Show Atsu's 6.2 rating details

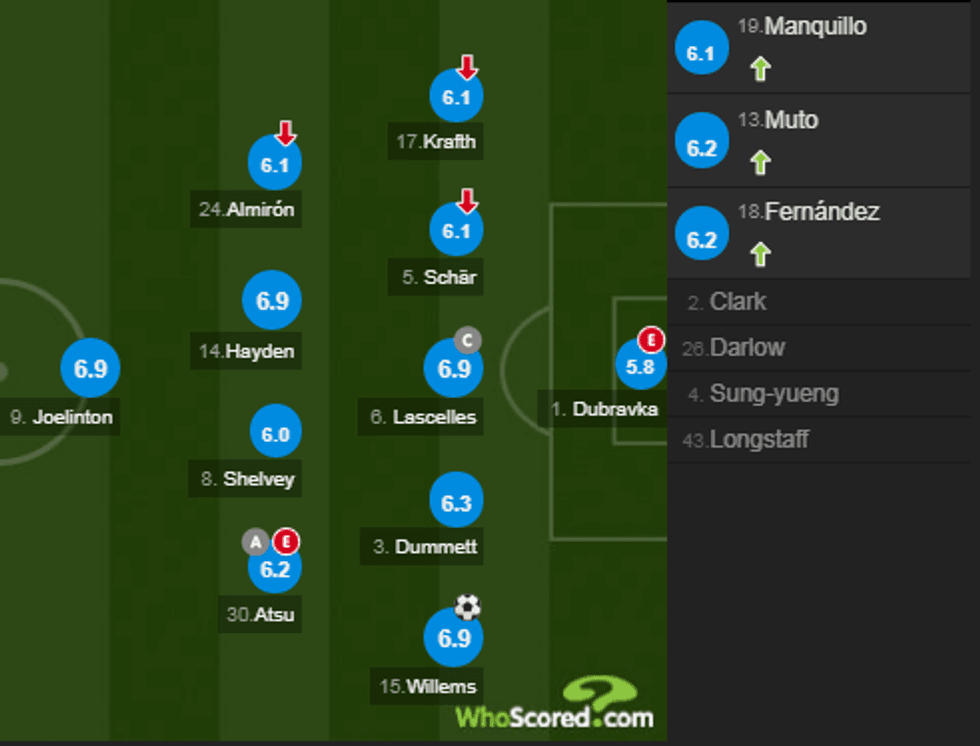(x=274, y=568)
